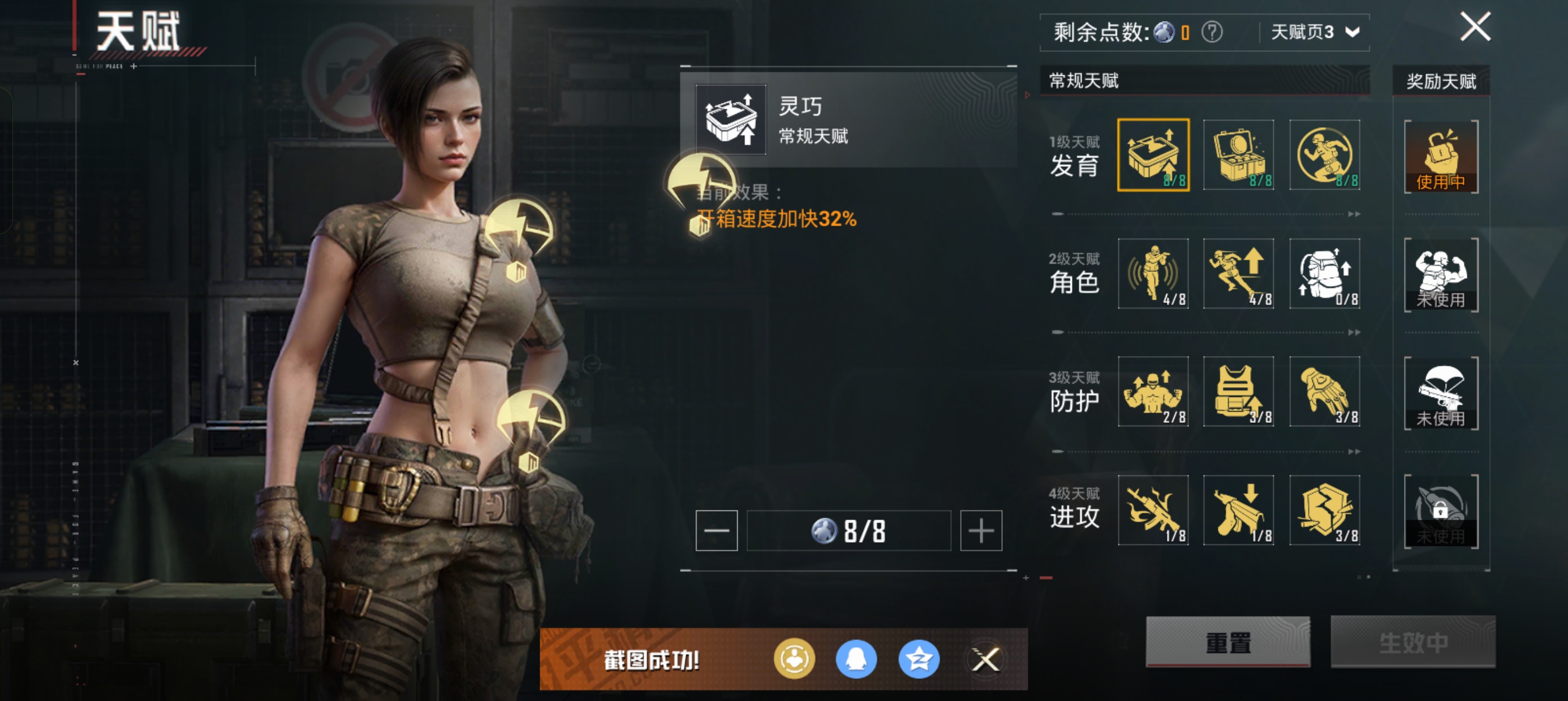Close the talent screen with the X
The image size is (1568, 701).
pyautogui.click(x=1475, y=27)
